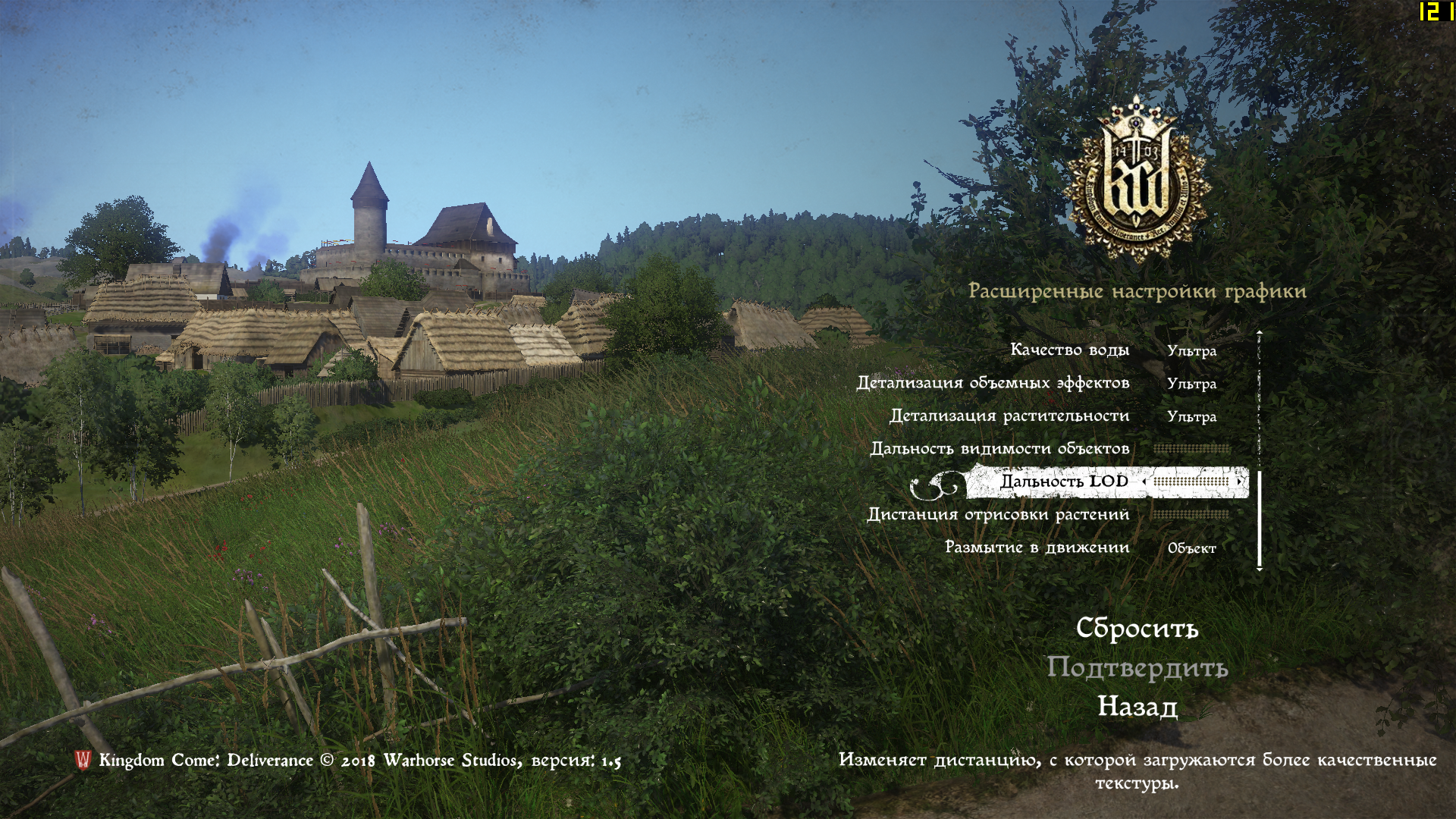Click the Дальность LOD slider bar
The height and width of the screenshot is (819, 1456).
point(1191,482)
